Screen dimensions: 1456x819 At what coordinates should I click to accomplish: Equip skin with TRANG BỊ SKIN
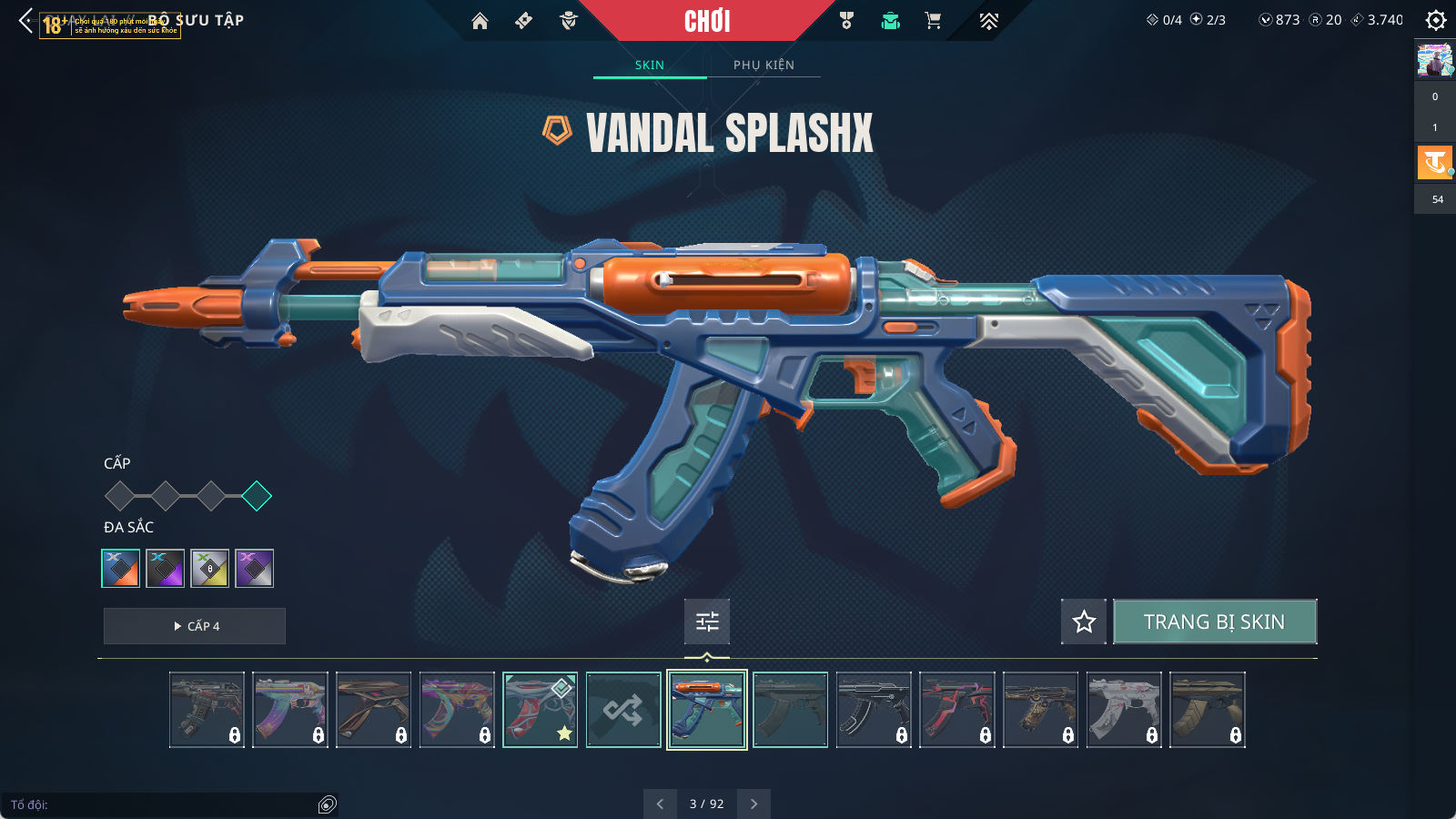pos(1214,622)
